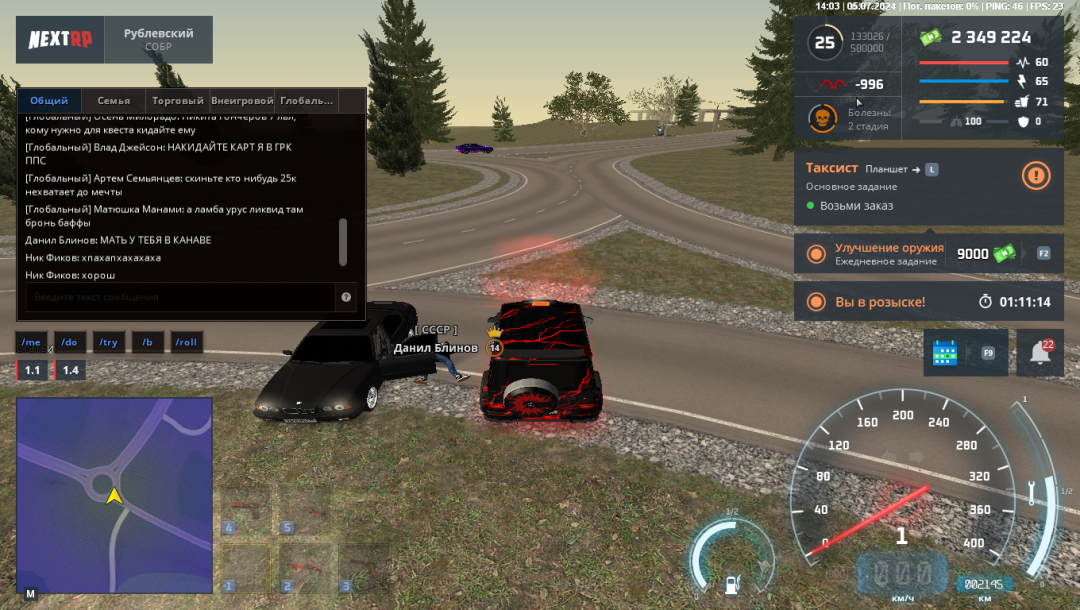Viewport: 1080px width, 610px height.
Task: Switch to the Глобальный chat tab
Action: point(307,101)
